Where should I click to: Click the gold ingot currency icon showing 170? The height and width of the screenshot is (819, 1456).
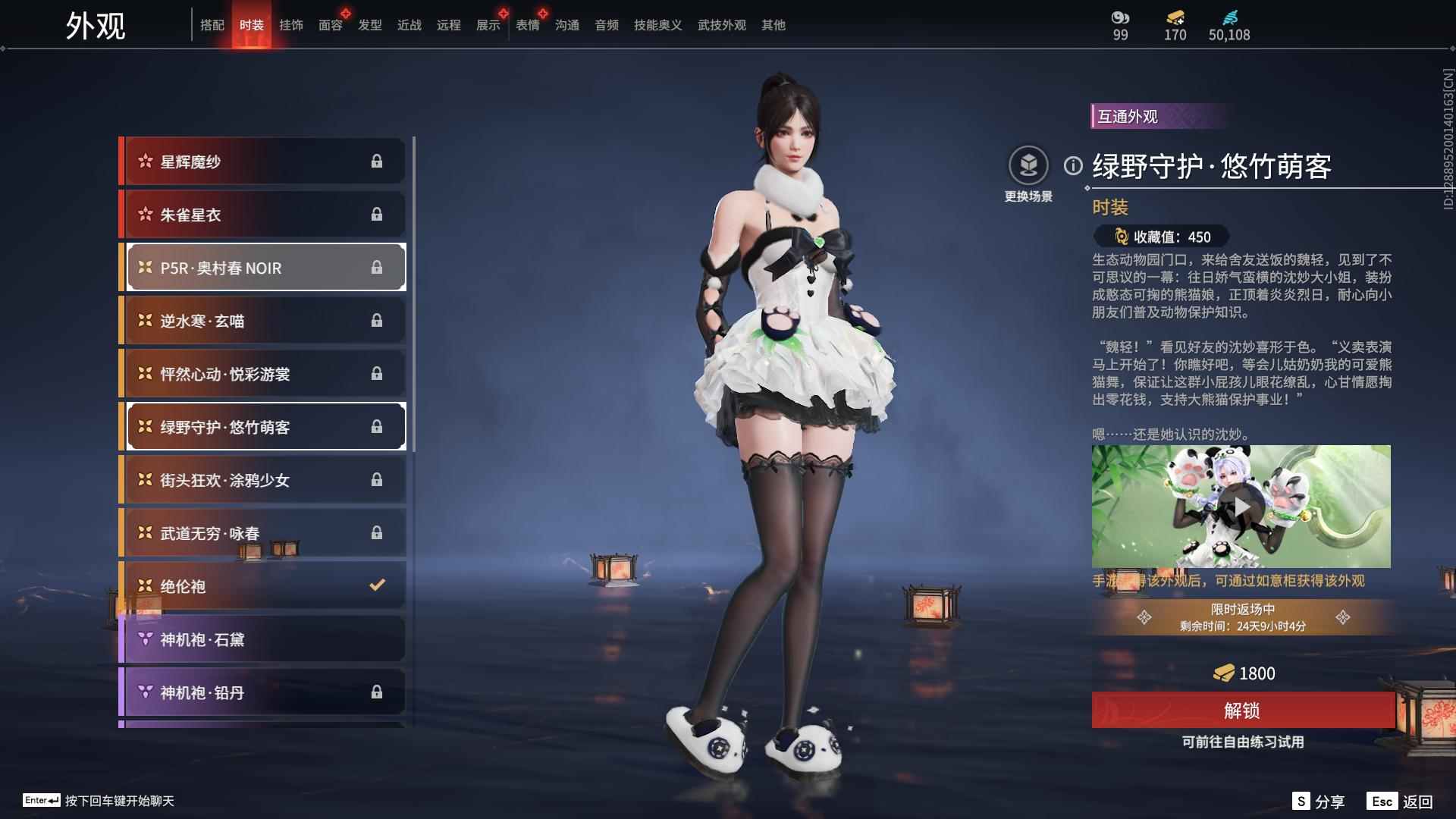point(1173,21)
